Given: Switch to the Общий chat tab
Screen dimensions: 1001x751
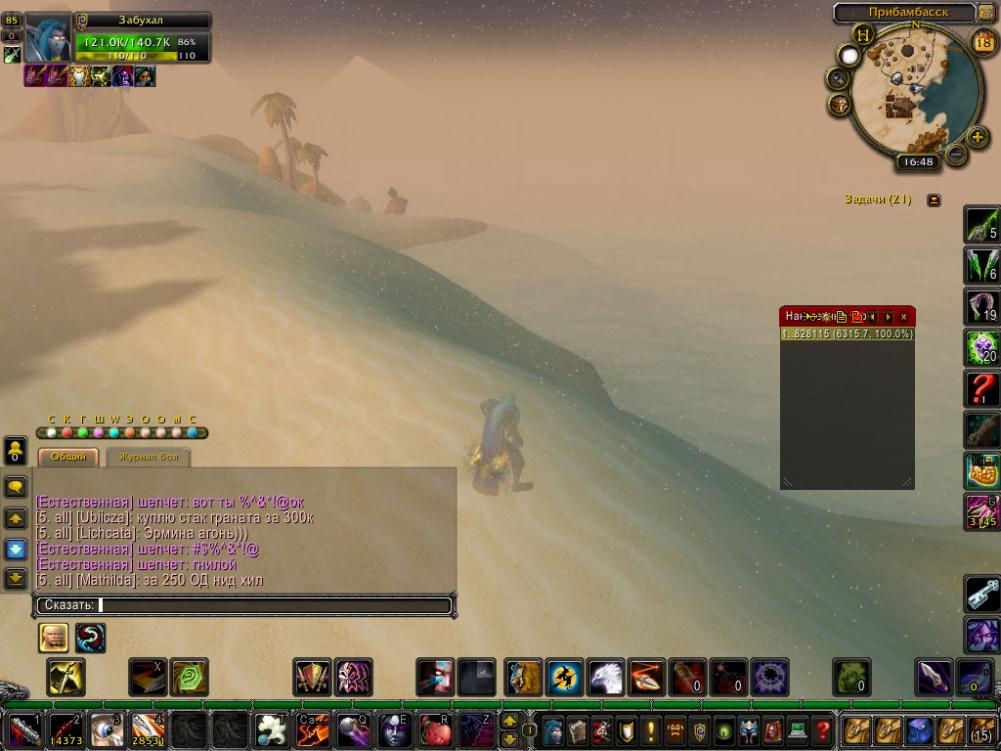Looking at the screenshot, I should click(68, 457).
